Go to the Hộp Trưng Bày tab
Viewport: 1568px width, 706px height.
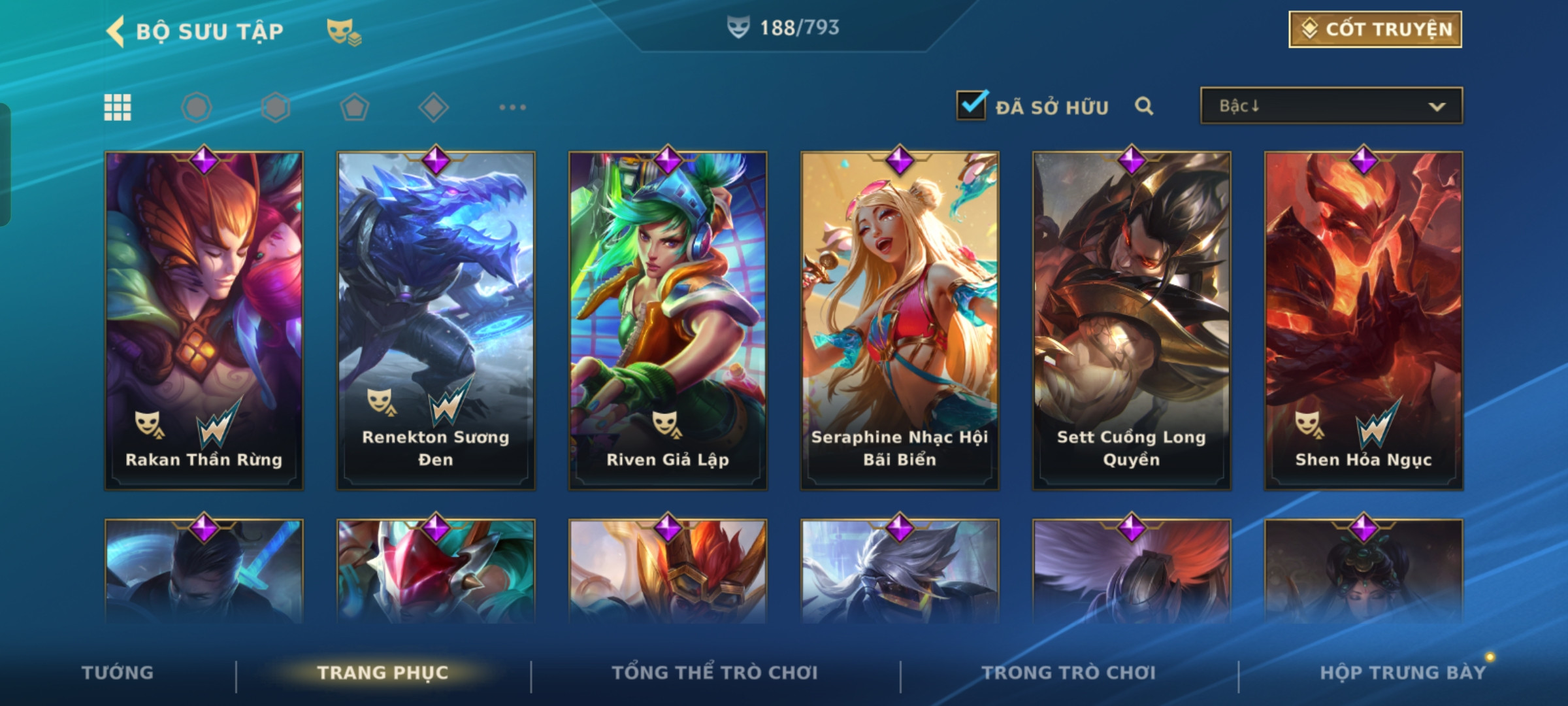click(x=1403, y=673)
